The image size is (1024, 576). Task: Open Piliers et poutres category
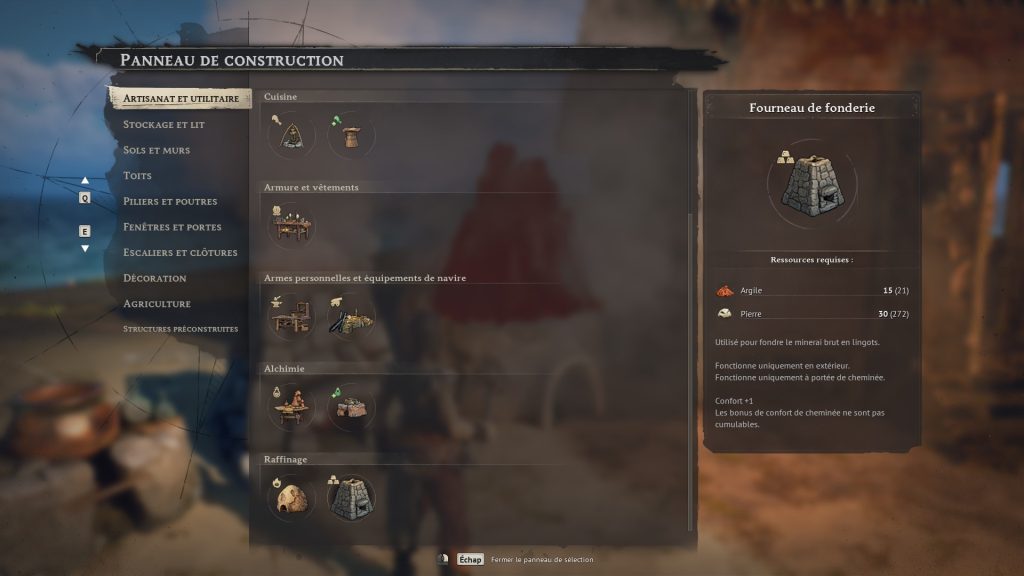[x=169, y=201]
